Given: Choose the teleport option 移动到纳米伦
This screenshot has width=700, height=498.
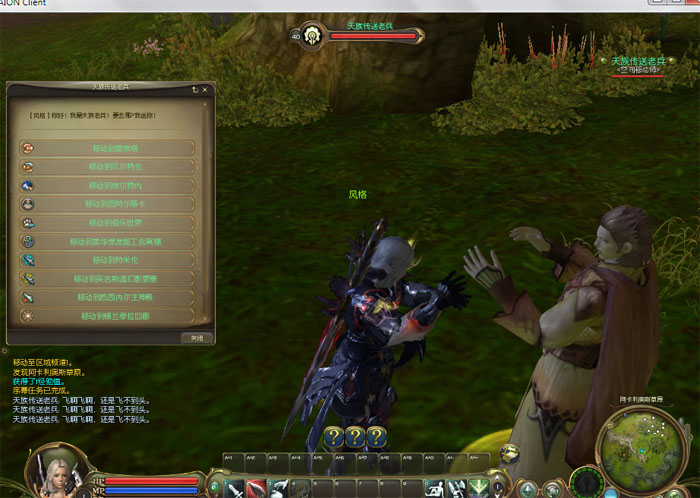Looking at the screenshot, I should click(x=106, y=260).
